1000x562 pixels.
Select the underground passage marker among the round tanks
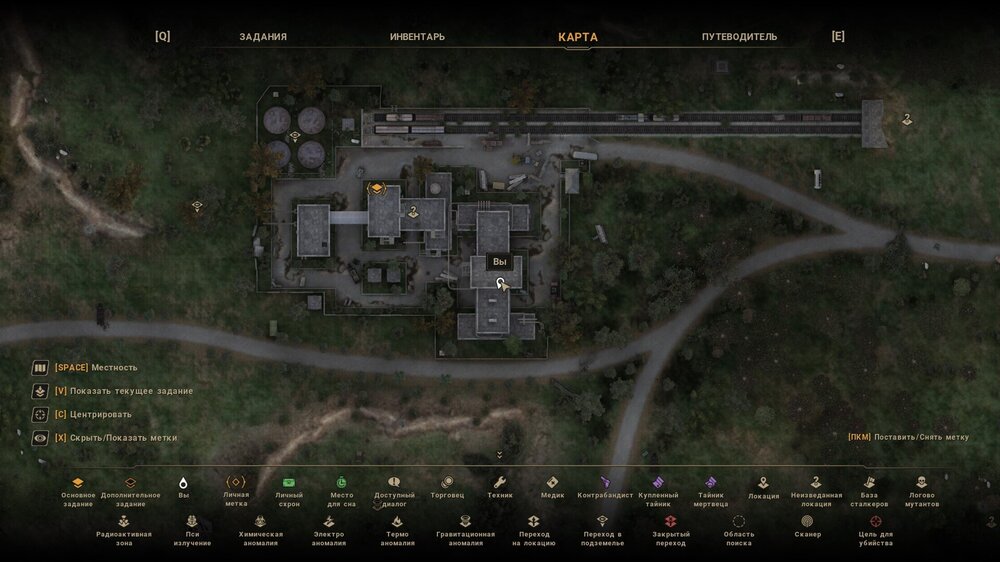295,136
